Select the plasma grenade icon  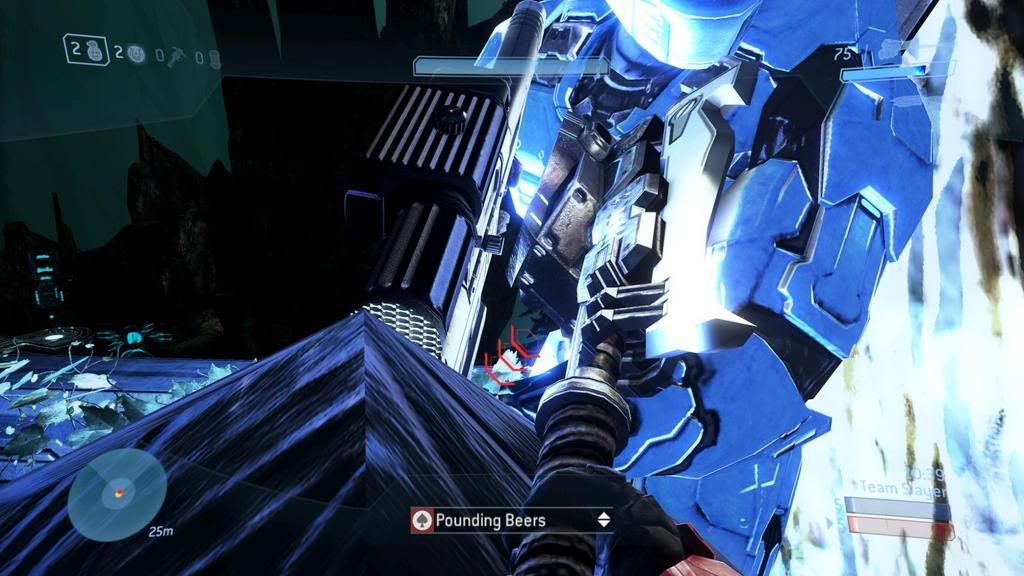[x=136, y=55]
